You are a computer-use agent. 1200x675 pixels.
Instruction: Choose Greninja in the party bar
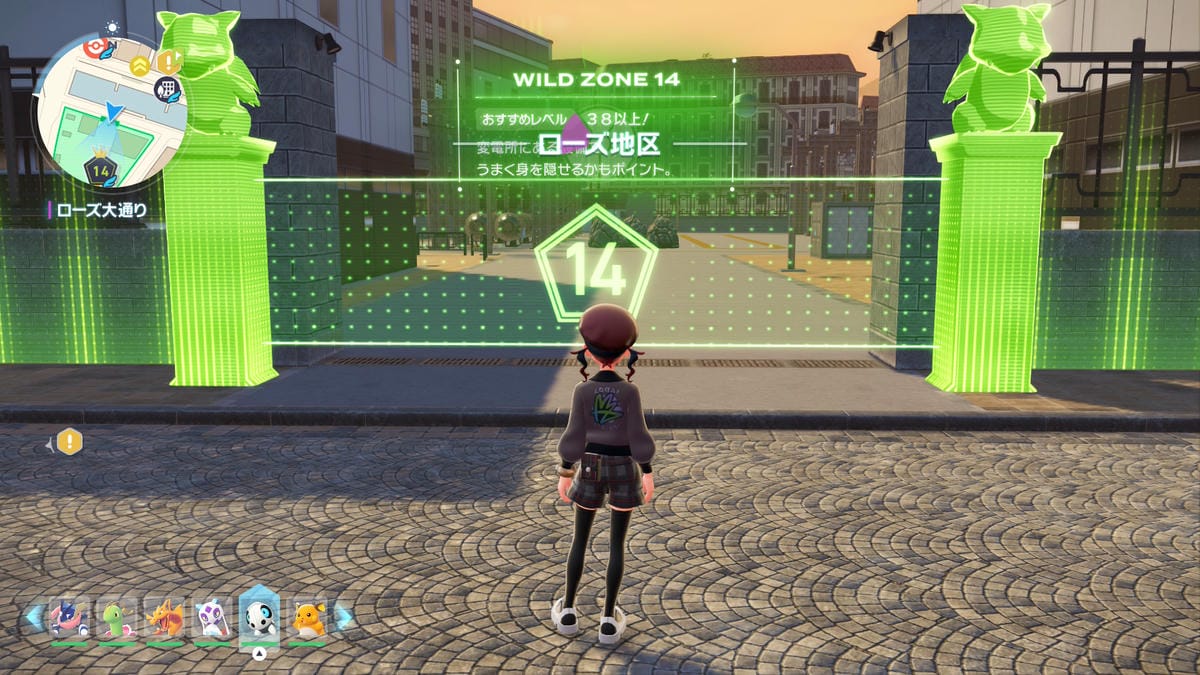tap(70, 618)
